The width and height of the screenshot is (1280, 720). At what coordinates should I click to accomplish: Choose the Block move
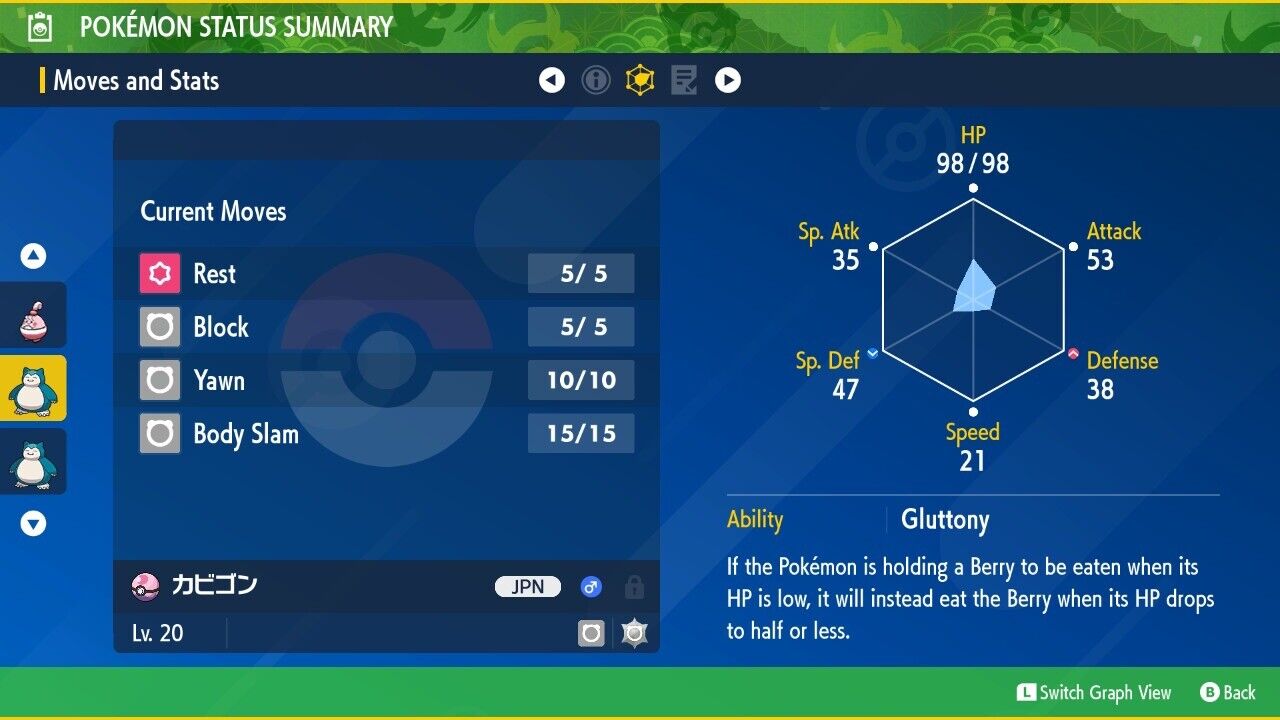[x=386, y=327]
